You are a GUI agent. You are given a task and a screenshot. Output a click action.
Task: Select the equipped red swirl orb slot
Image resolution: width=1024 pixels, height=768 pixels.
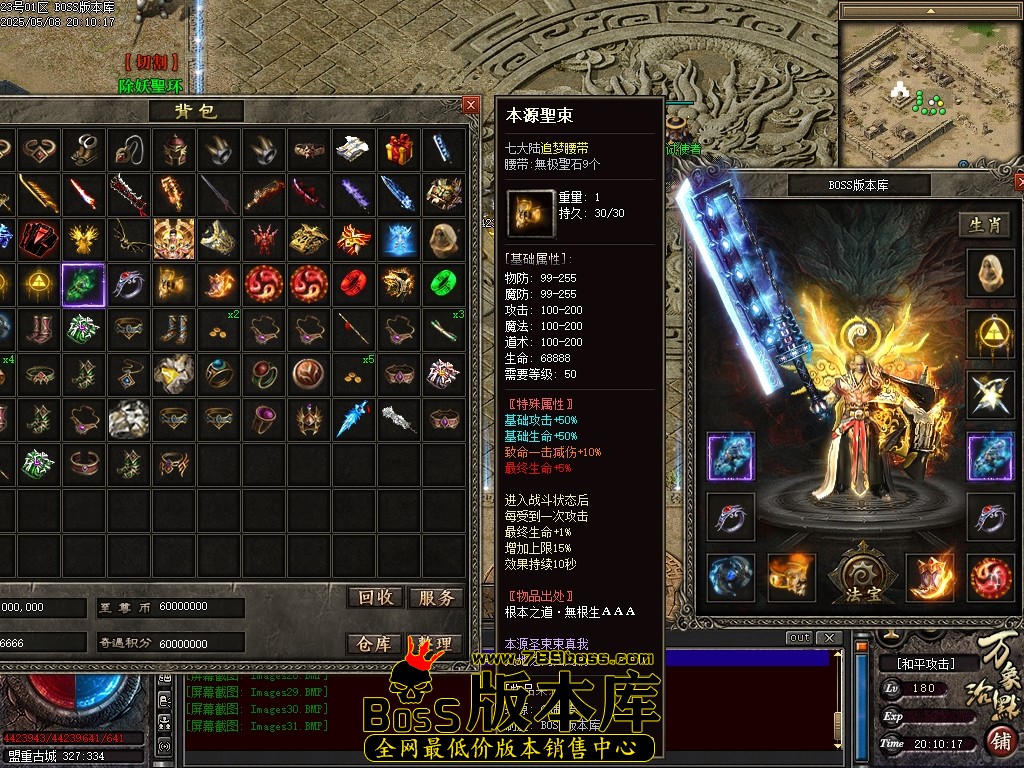coord(989,578)
